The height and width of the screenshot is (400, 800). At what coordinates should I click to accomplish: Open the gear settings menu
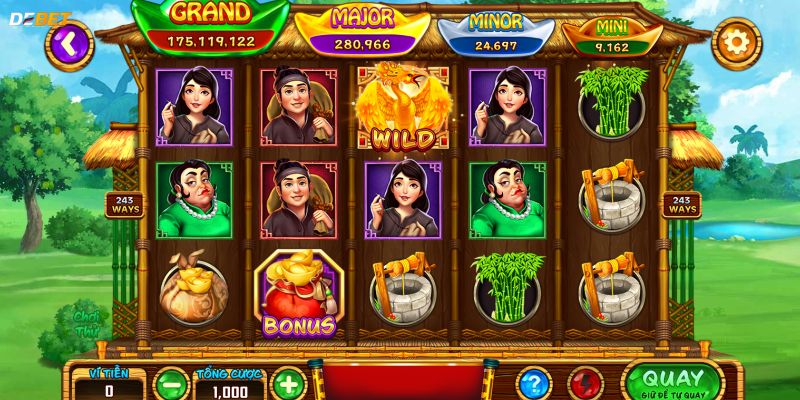click(736, 43)
